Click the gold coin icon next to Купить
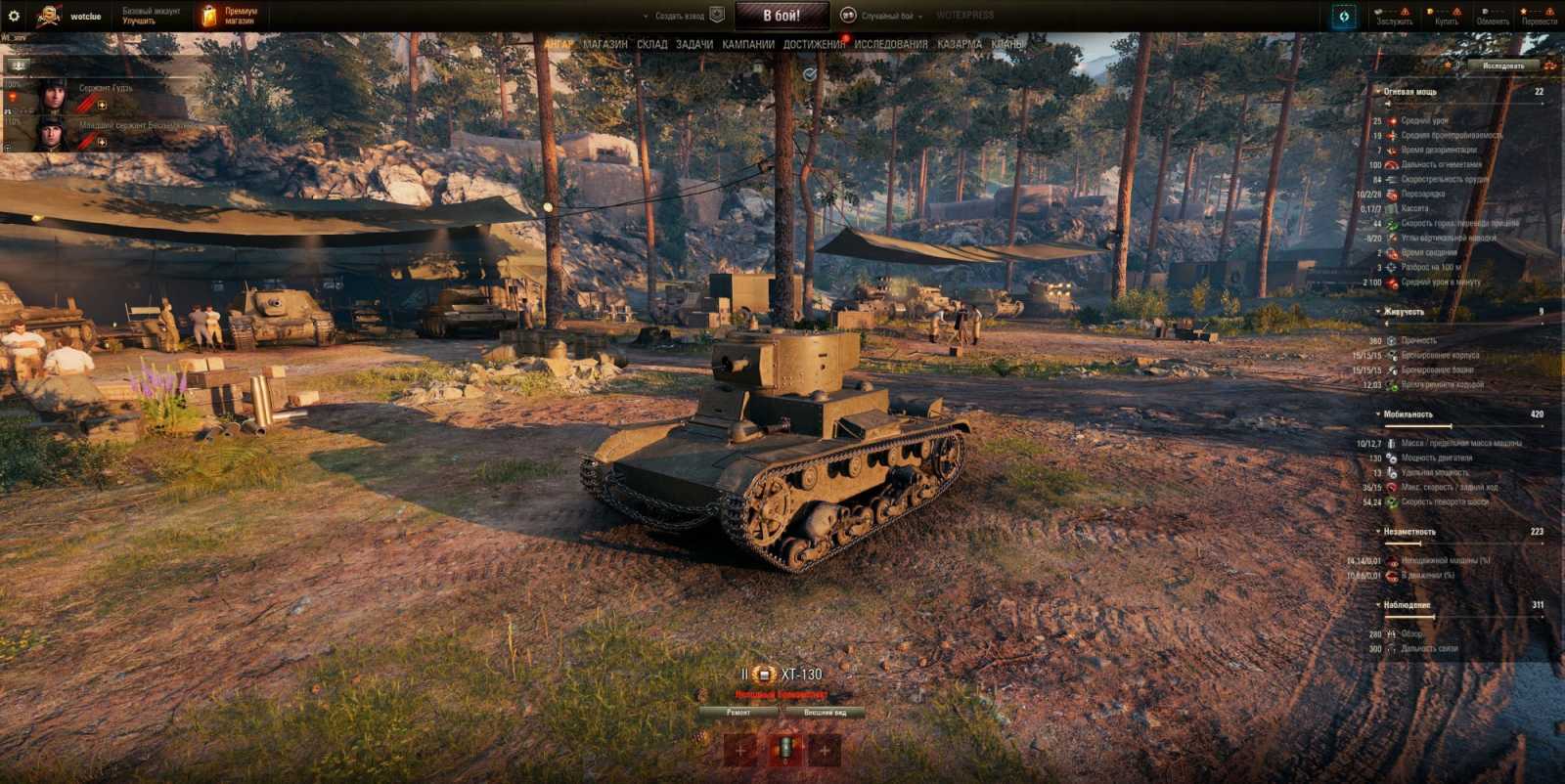Screen dimensions: 1565x784 1428,12
